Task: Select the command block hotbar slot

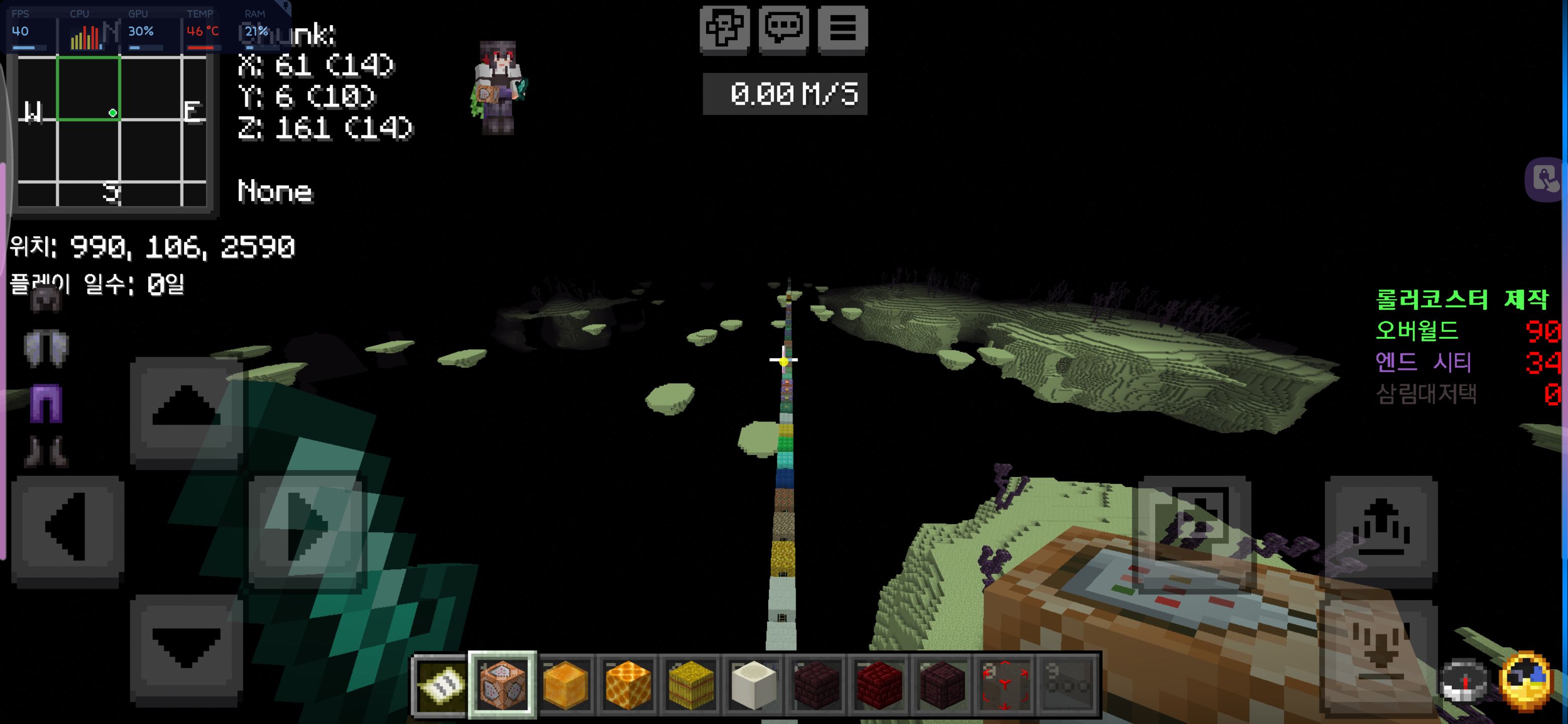Action: [502, 685]
